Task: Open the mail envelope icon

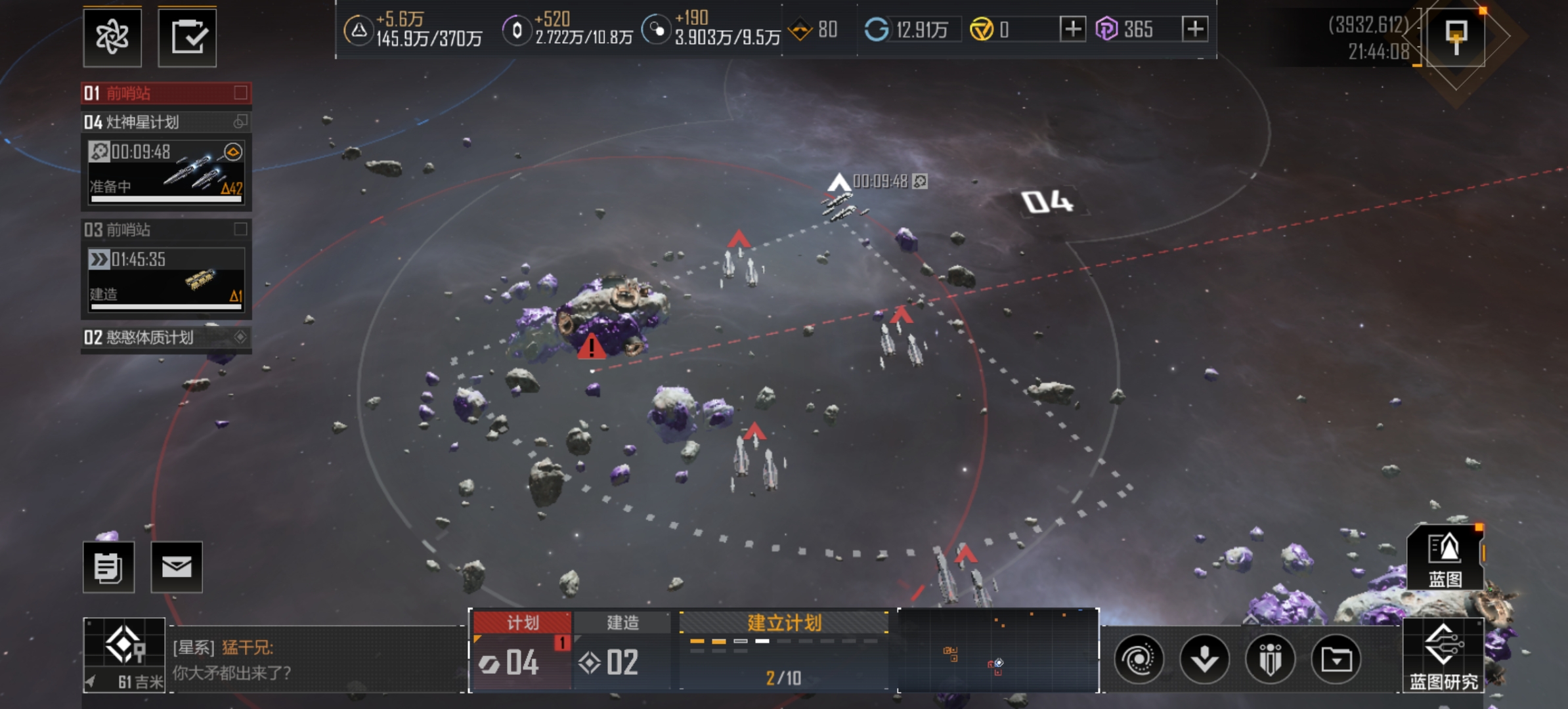Action: coord(177,567)
